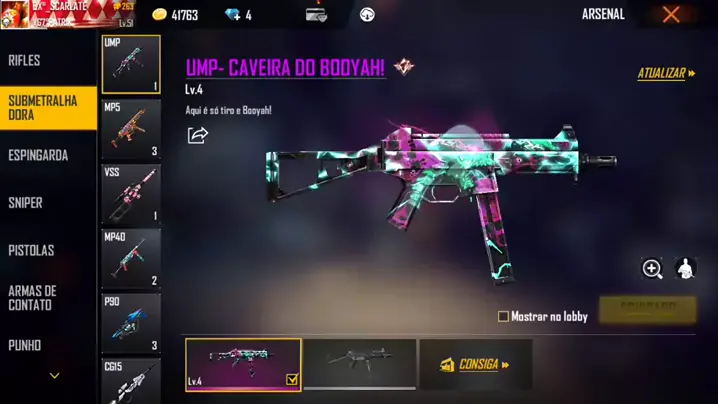Switch to the Rifles category
Screen dimensions: 718x404
[x=25, y=61]
